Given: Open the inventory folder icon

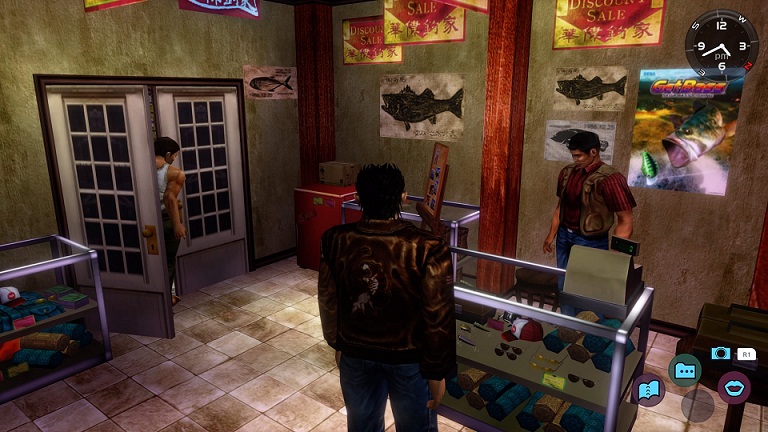Looking at the screenshot, I should (x=685, y=370).
